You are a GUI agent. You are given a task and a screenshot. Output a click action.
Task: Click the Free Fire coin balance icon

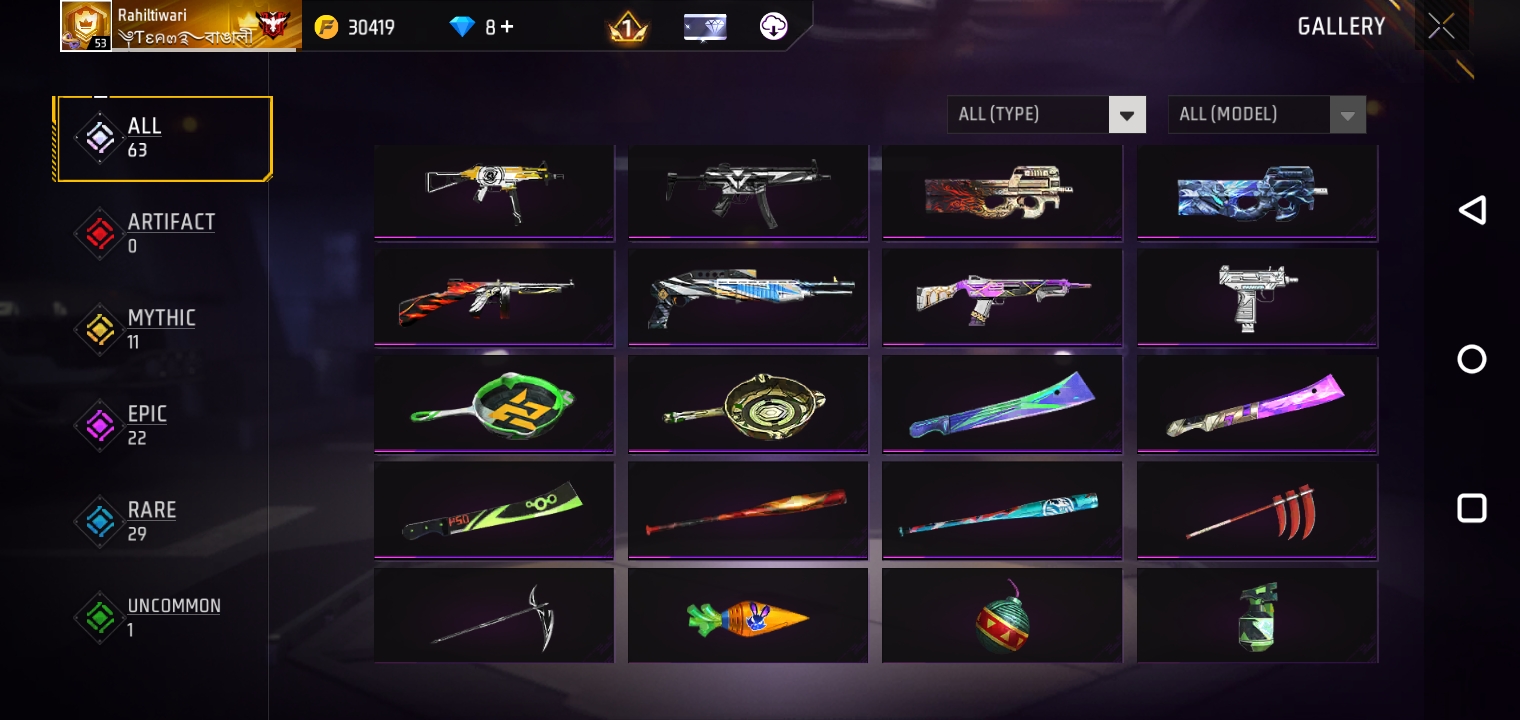(x=326, y=27)
